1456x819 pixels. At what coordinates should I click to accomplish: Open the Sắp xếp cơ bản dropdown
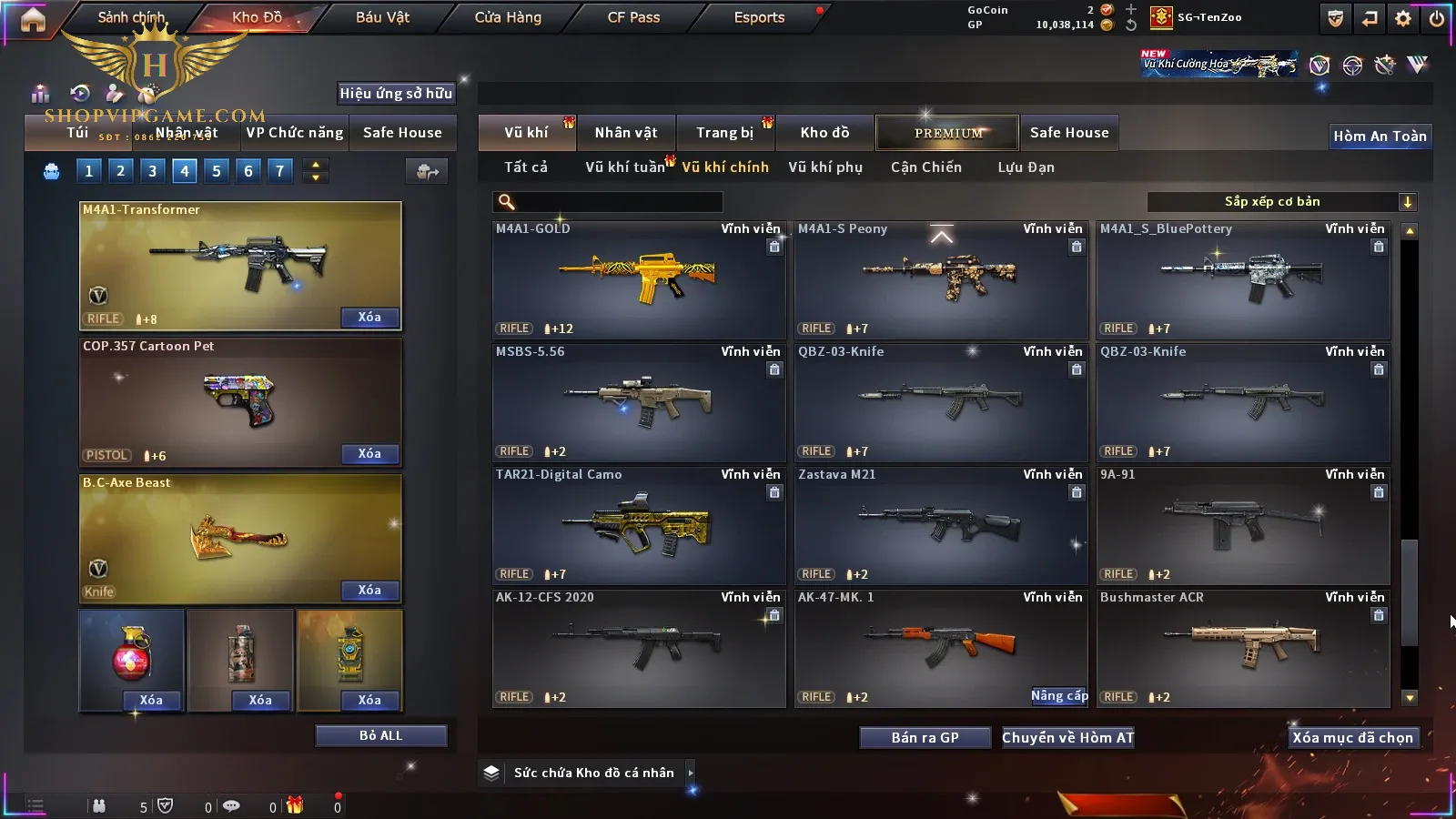(1281, 202)
